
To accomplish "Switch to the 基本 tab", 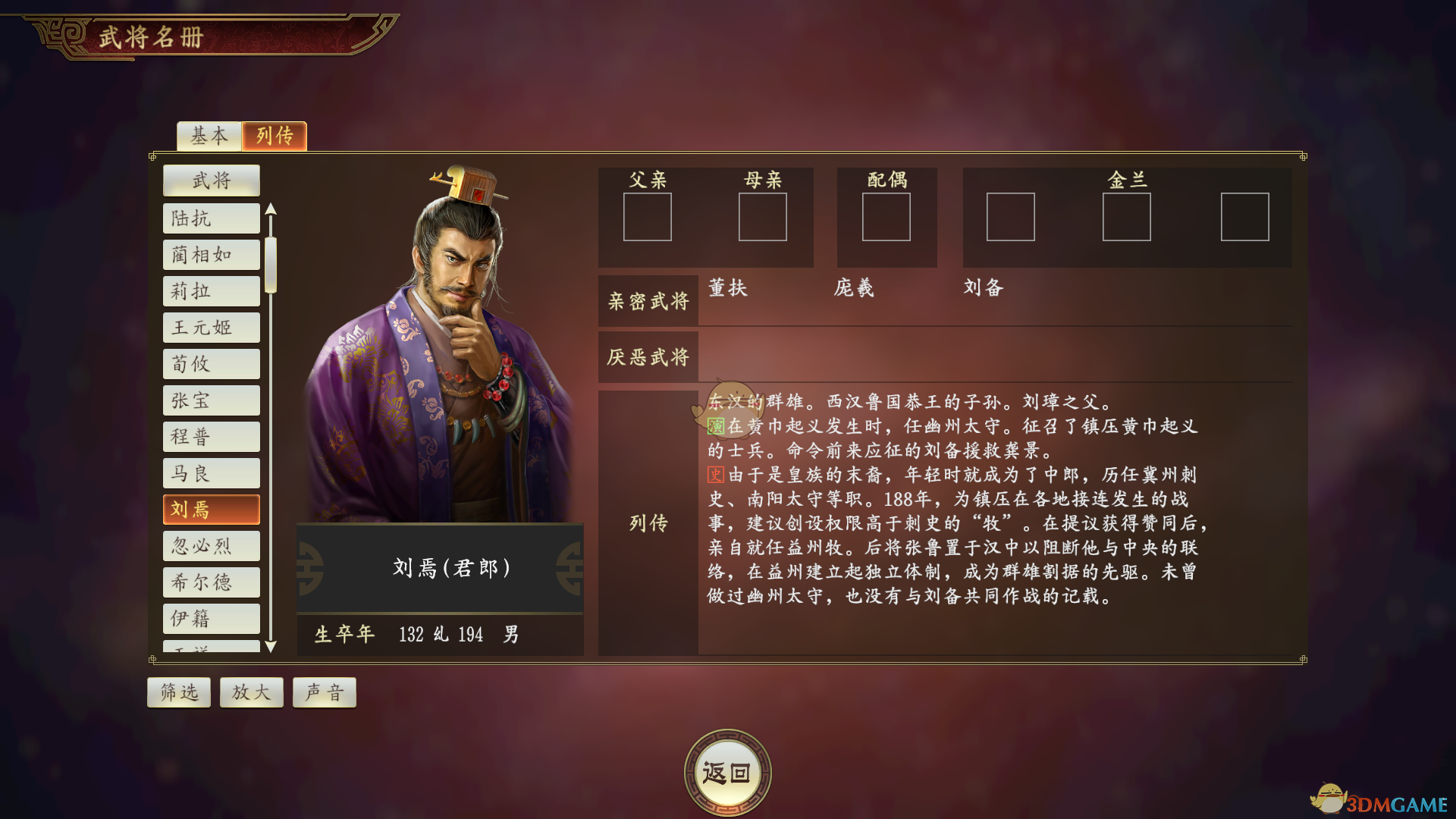I will 209,136.
